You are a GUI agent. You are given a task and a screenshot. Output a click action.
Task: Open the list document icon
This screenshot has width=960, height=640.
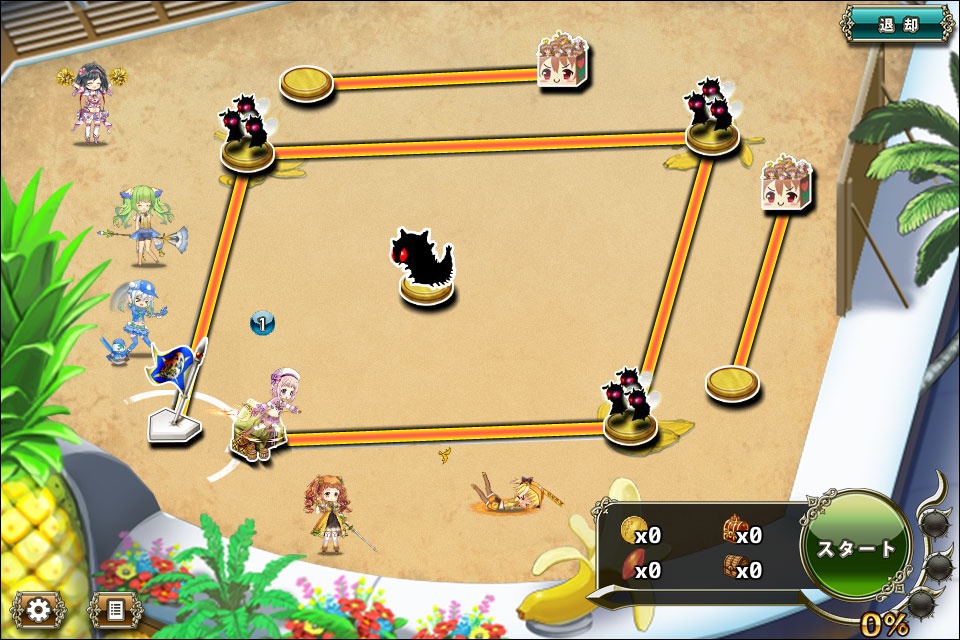(x=113, y=608)
